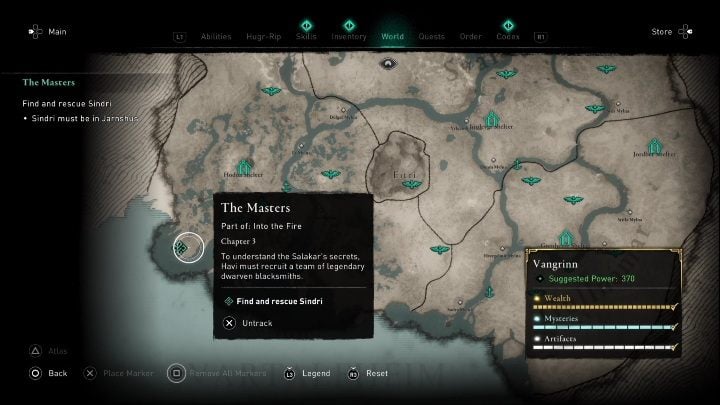The height and width of the screenshot is (405, 720).
Task: Open the Inventory tab
Action: click(x=349, y=36)
